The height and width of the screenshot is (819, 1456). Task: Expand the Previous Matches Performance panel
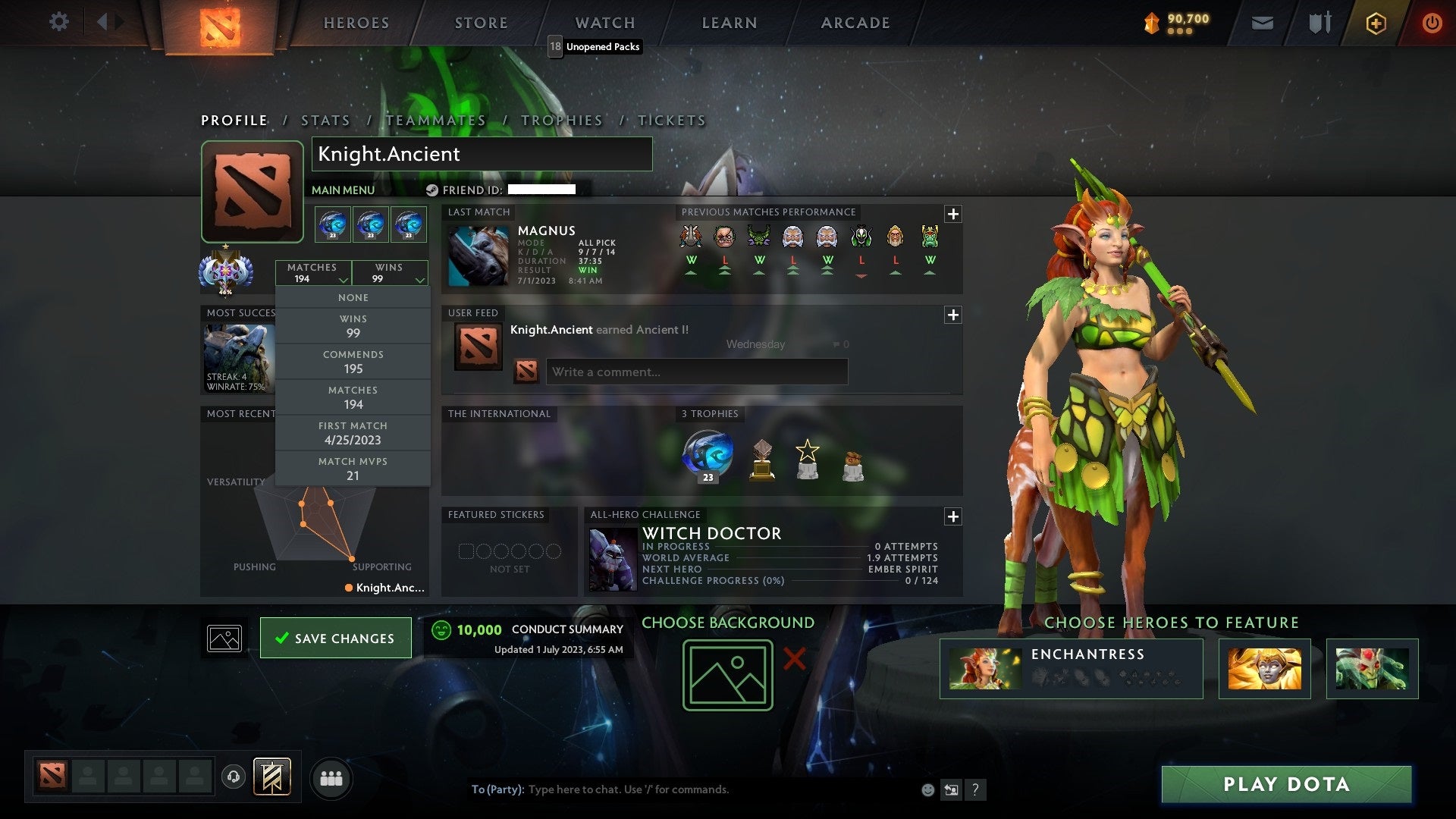[954, 215]
